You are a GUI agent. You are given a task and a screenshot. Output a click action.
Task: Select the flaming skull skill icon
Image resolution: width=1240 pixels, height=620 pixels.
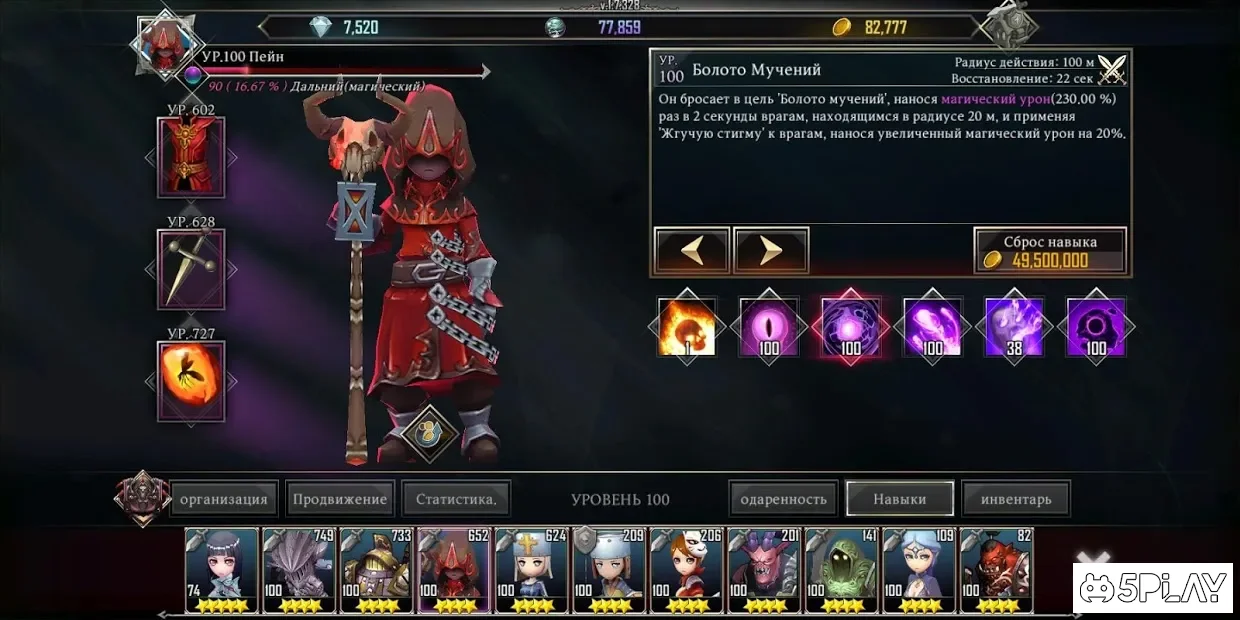pos(687,327)
